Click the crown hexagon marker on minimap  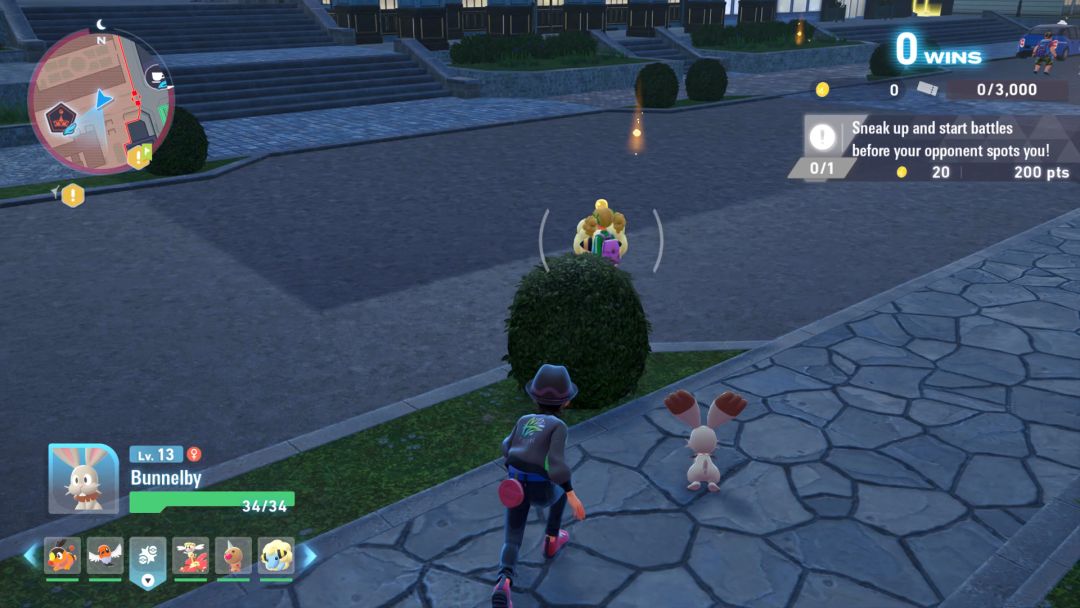(62, 119)
